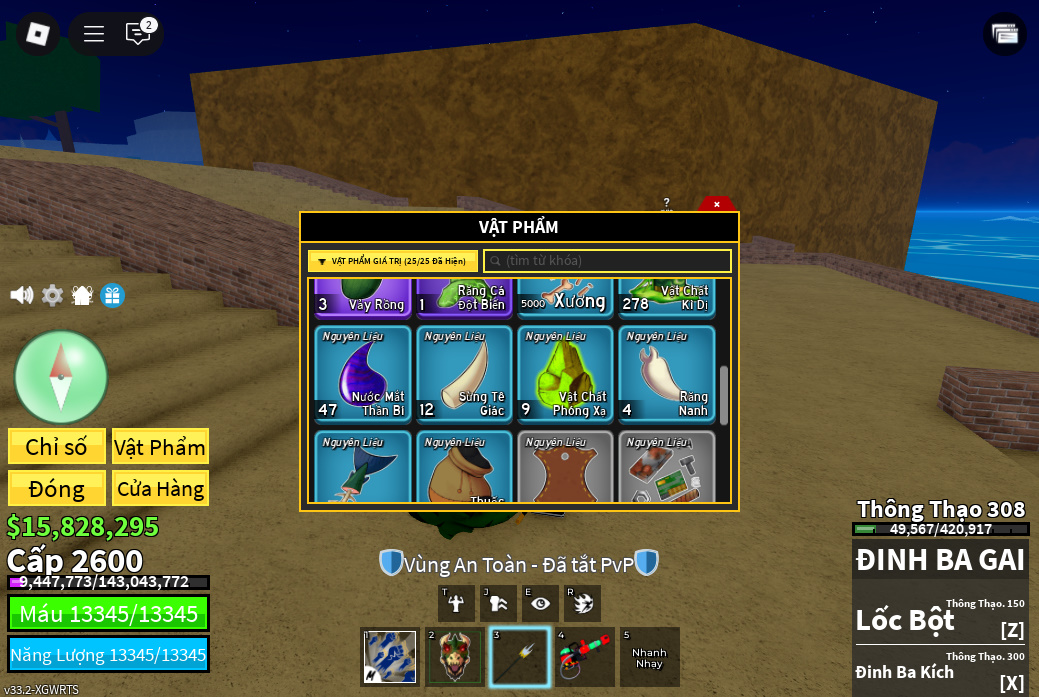Click the Vật Phẩm inventory button
The width and height of the screenshot is (1039, 697).
tap(160, 446)
